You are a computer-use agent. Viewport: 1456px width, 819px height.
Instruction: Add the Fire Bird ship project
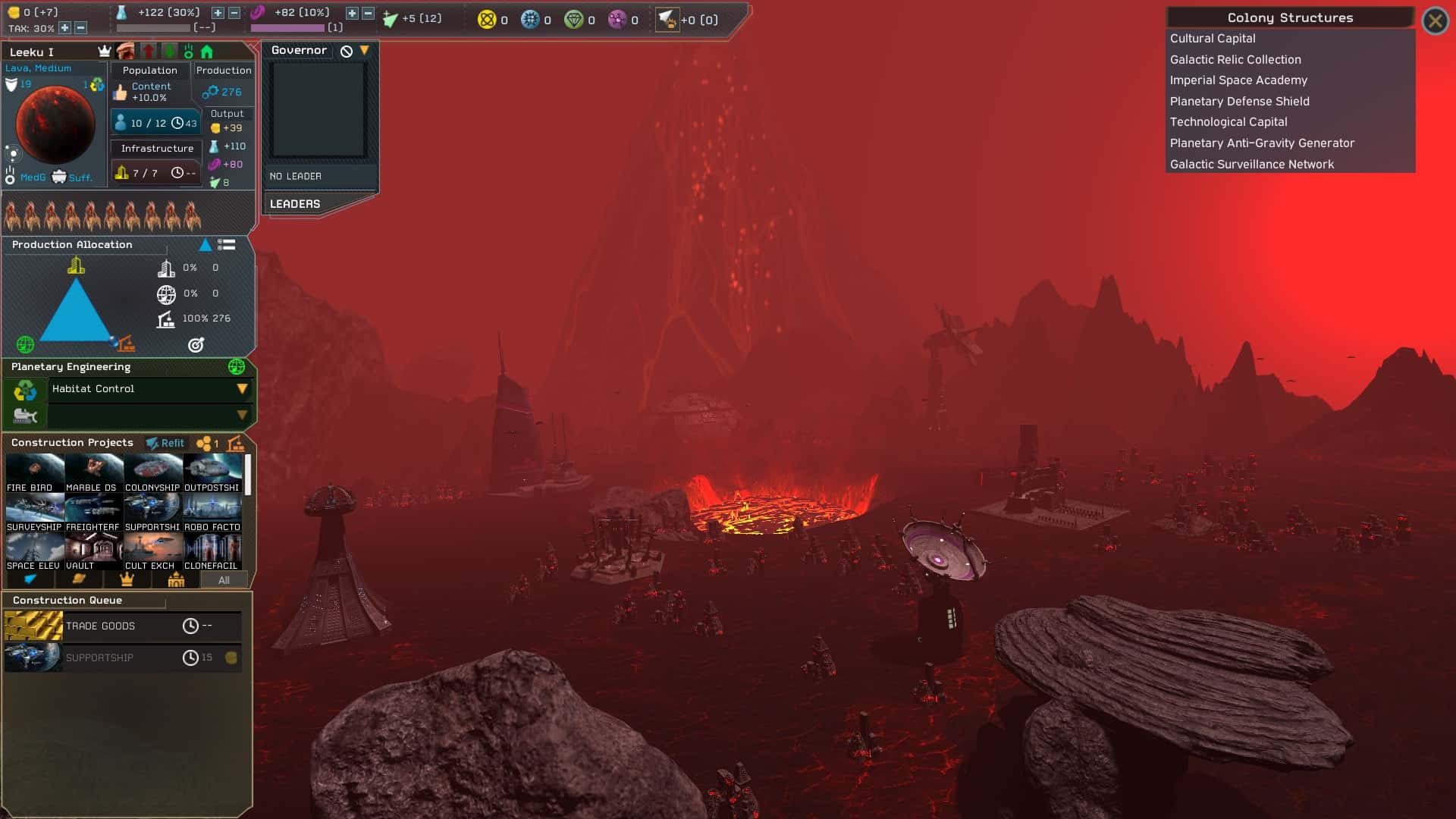(x=34, y=473)
